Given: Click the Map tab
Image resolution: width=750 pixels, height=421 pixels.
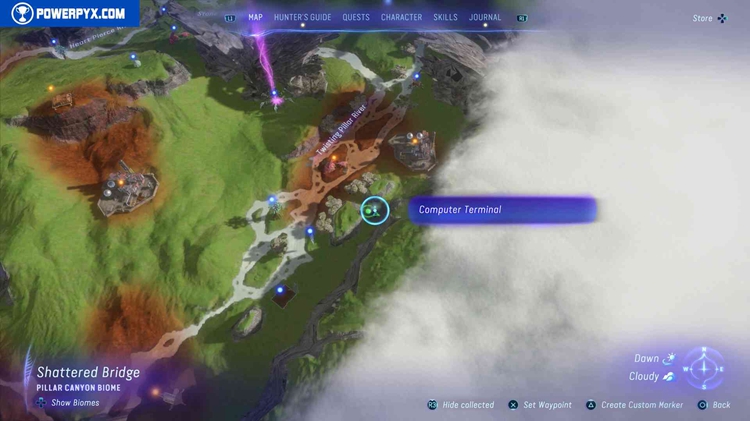Looking at the screenshot, I should [x=255, y=17].
